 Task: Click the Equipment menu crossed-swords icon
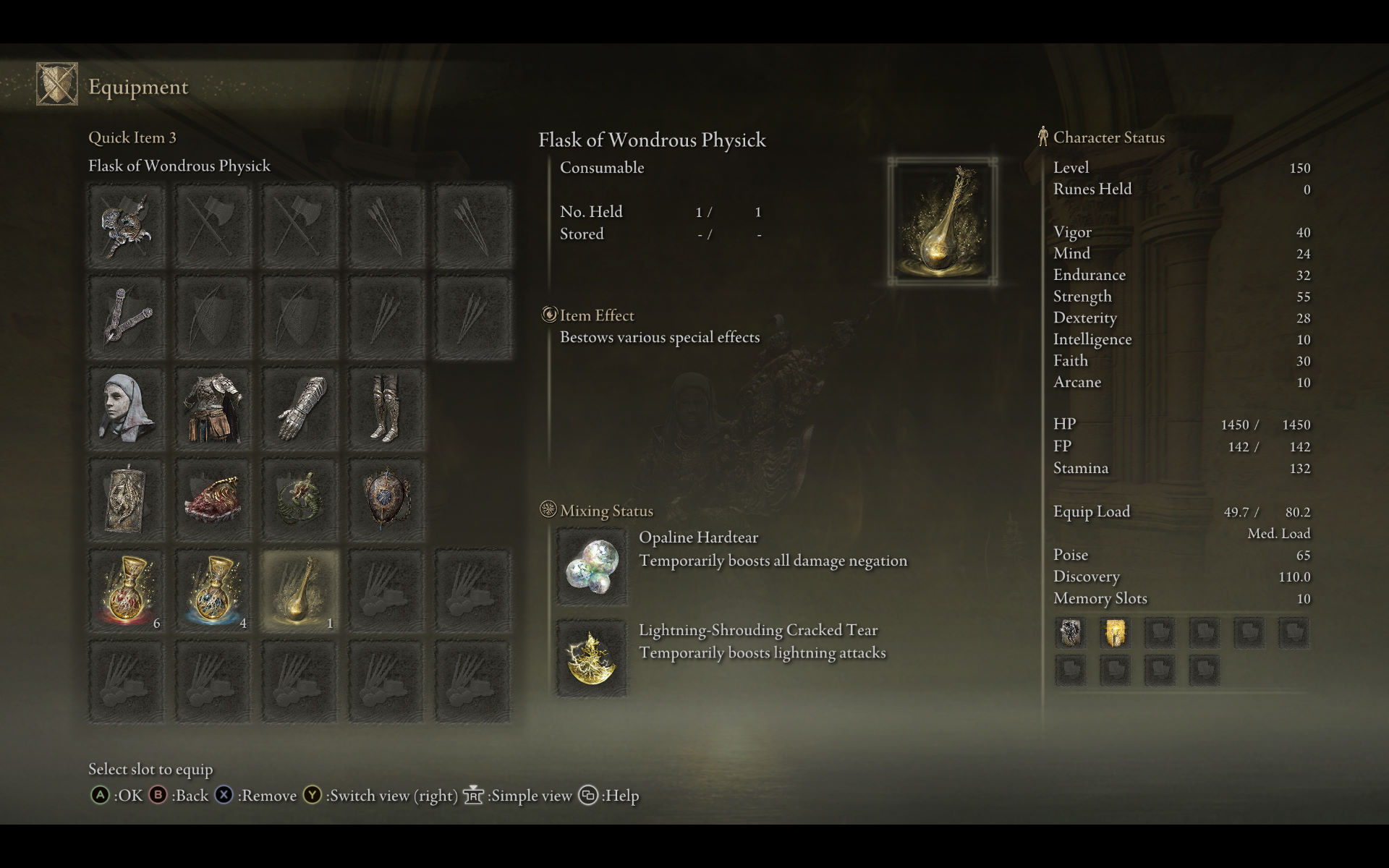click(57, 85)
